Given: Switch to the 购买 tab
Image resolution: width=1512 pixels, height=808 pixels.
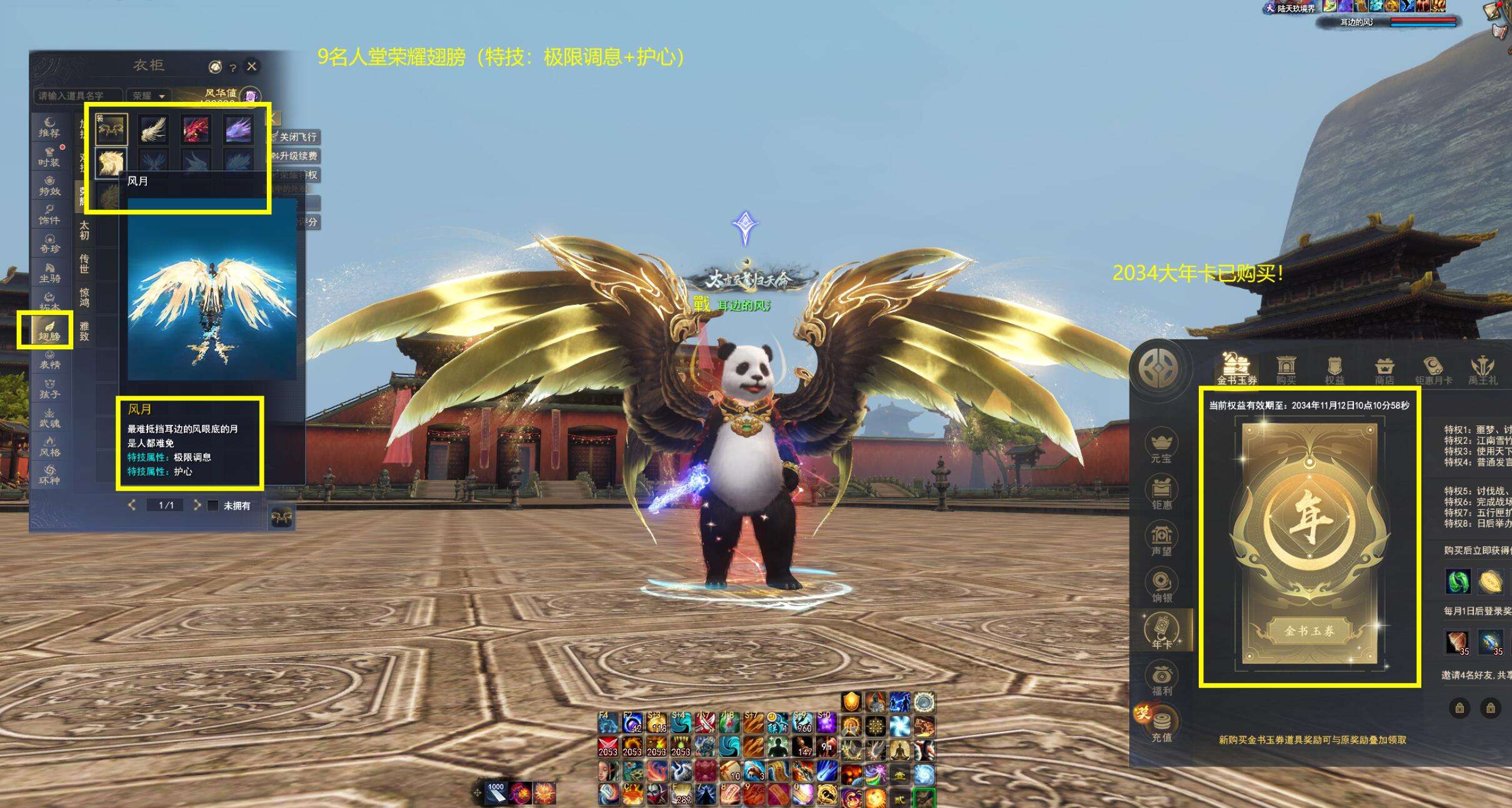Looking at the screenshot, I should coord(1285,369).
